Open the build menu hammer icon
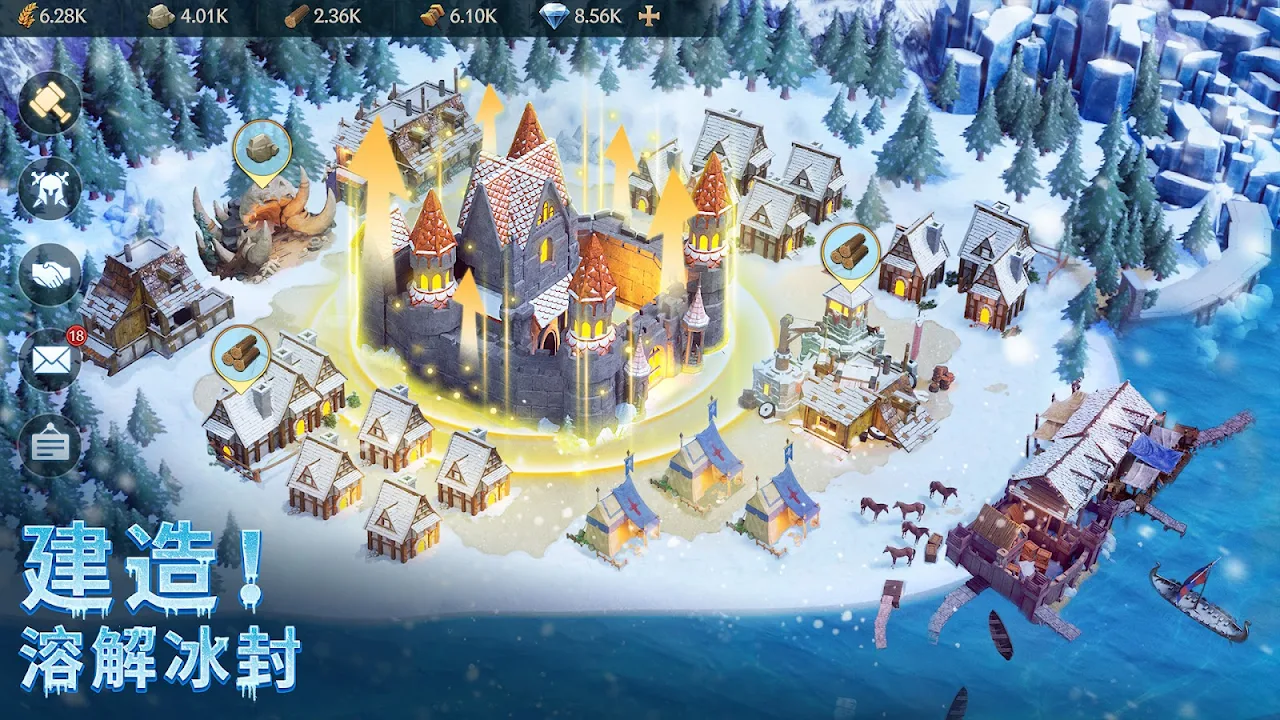The image size is (1280, 720). pyautogui.click(x=49, y=102)
